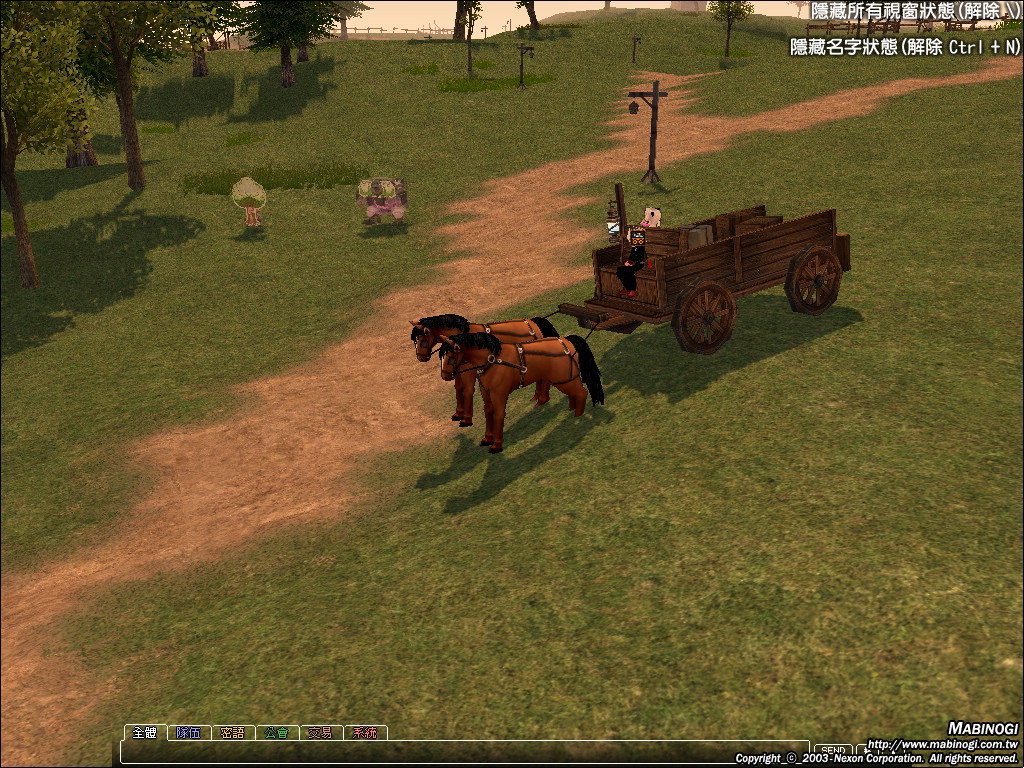Show the 公會 (Guild) chat tab
Screen dimensions: 1024x768
(x=277, y=732)
